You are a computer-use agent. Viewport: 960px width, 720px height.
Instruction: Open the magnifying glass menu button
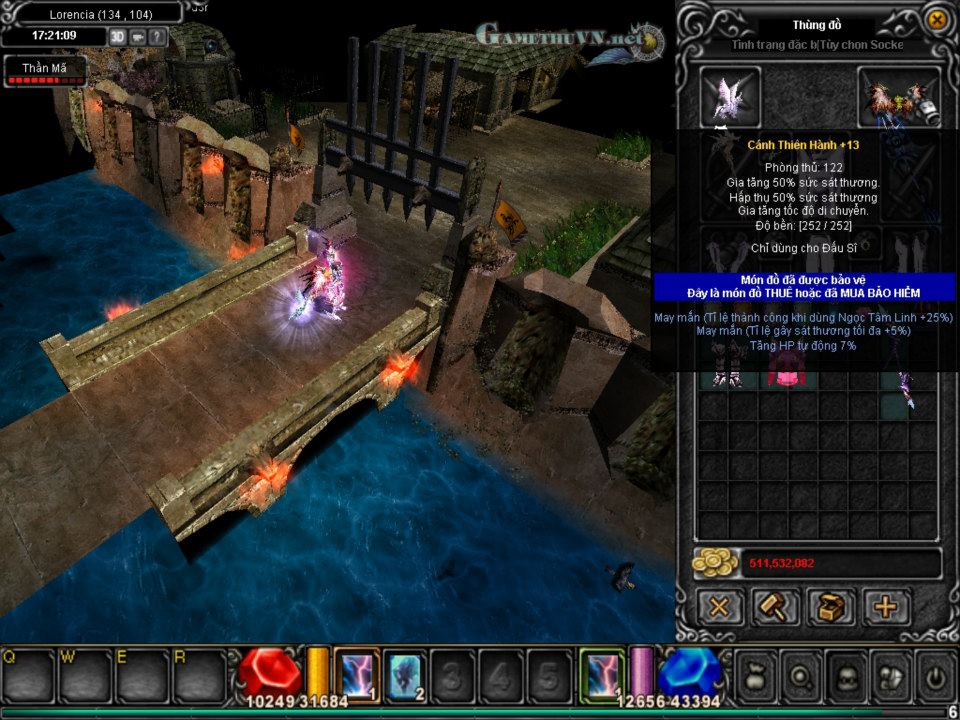(800, 676)
